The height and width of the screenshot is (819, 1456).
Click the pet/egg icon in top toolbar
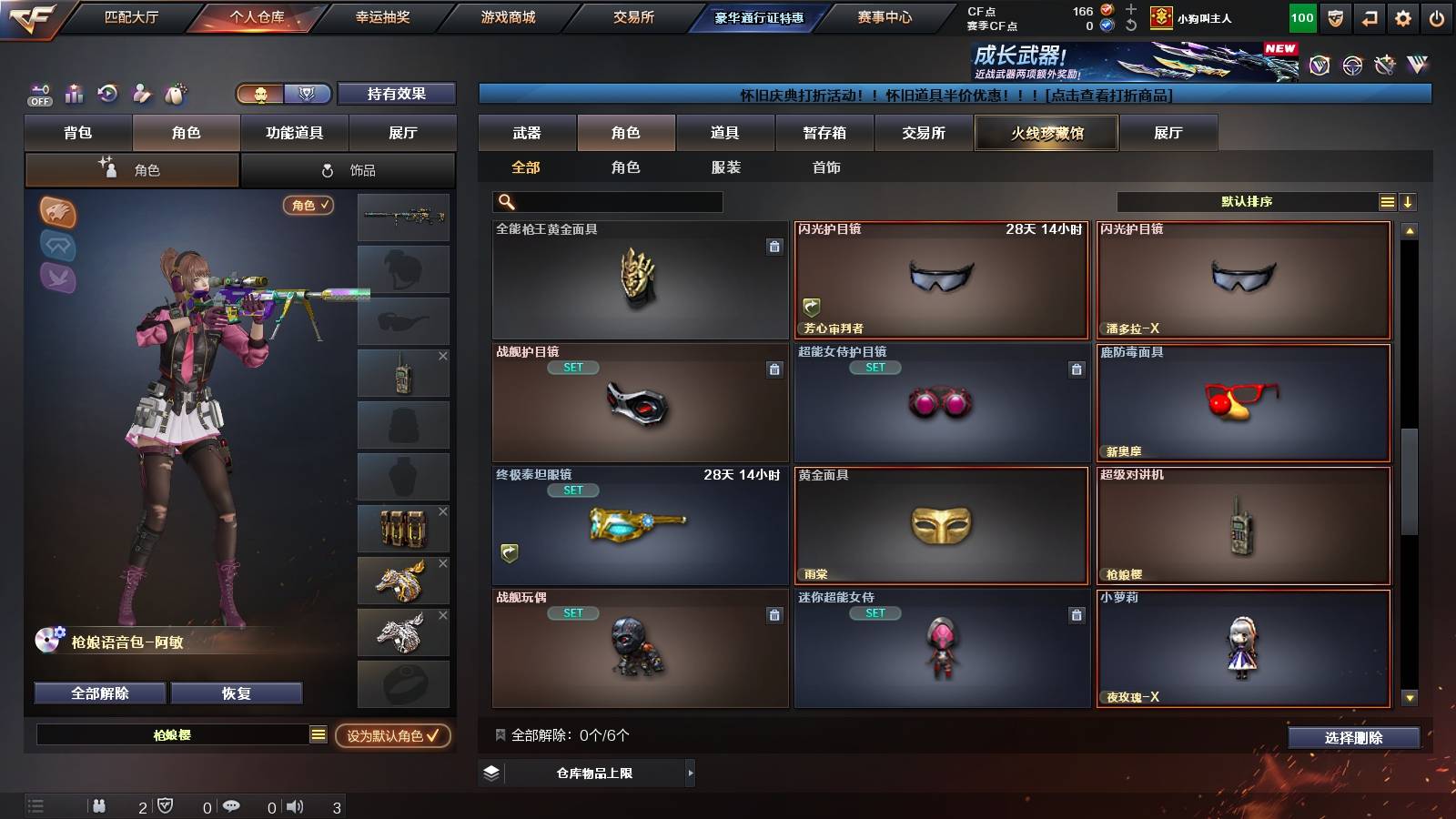(175, 94)
